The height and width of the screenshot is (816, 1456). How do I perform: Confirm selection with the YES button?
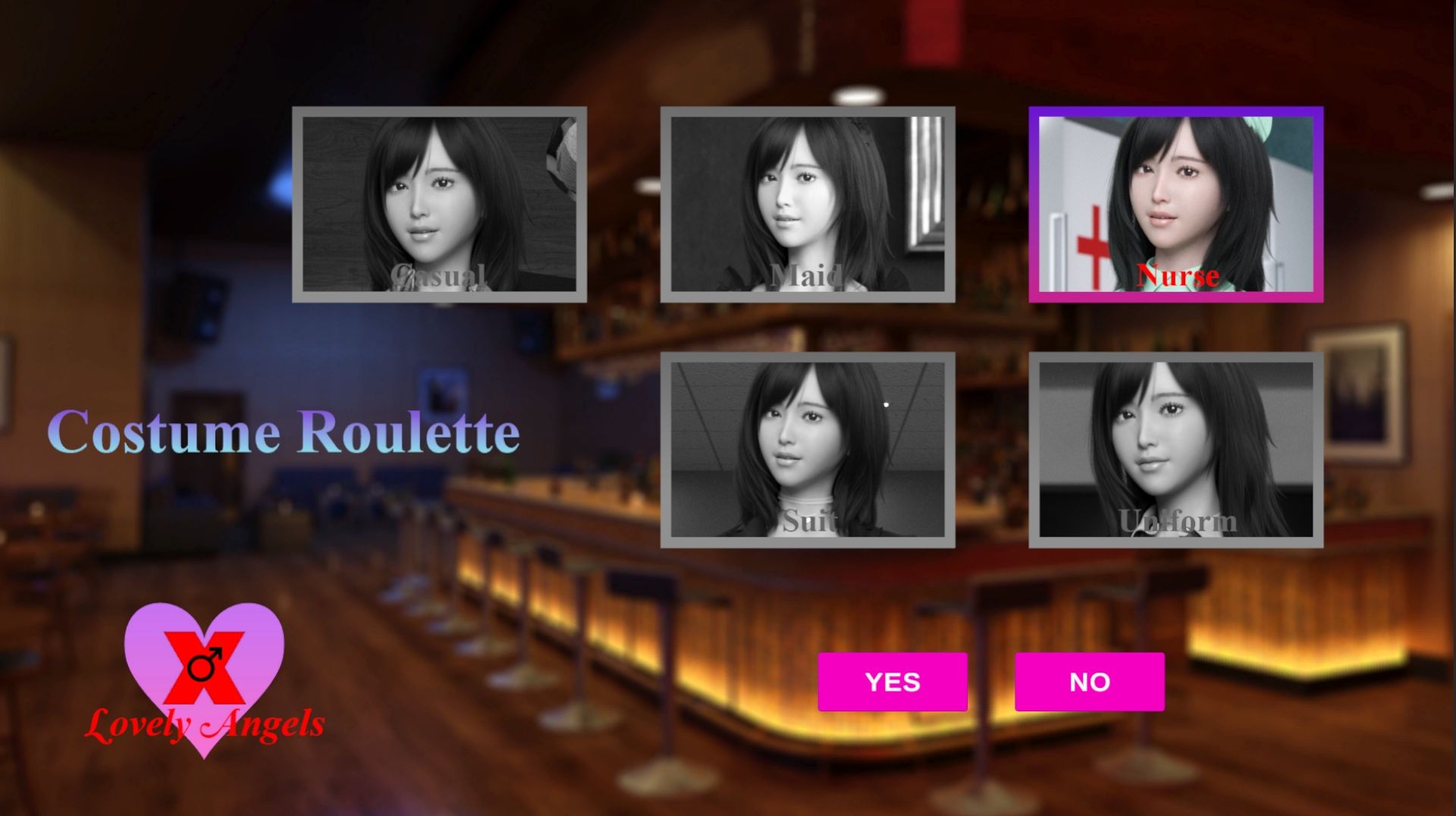[893, 681]
